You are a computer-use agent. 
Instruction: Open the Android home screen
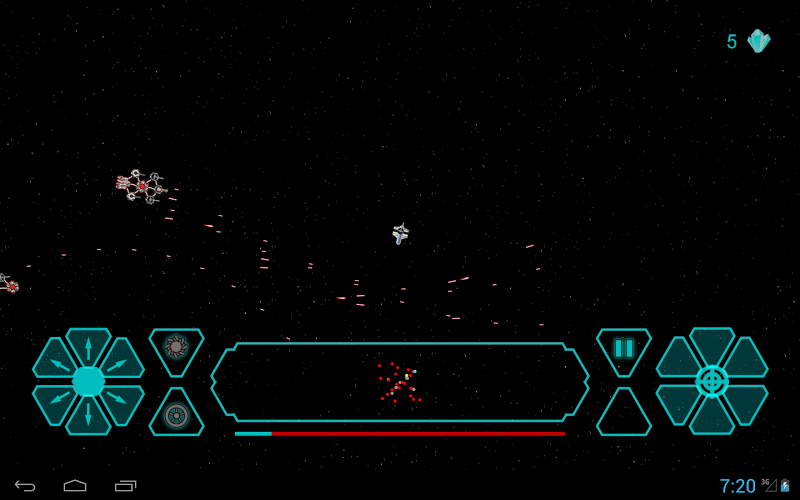pyautogui.click(x=75, y=486)
